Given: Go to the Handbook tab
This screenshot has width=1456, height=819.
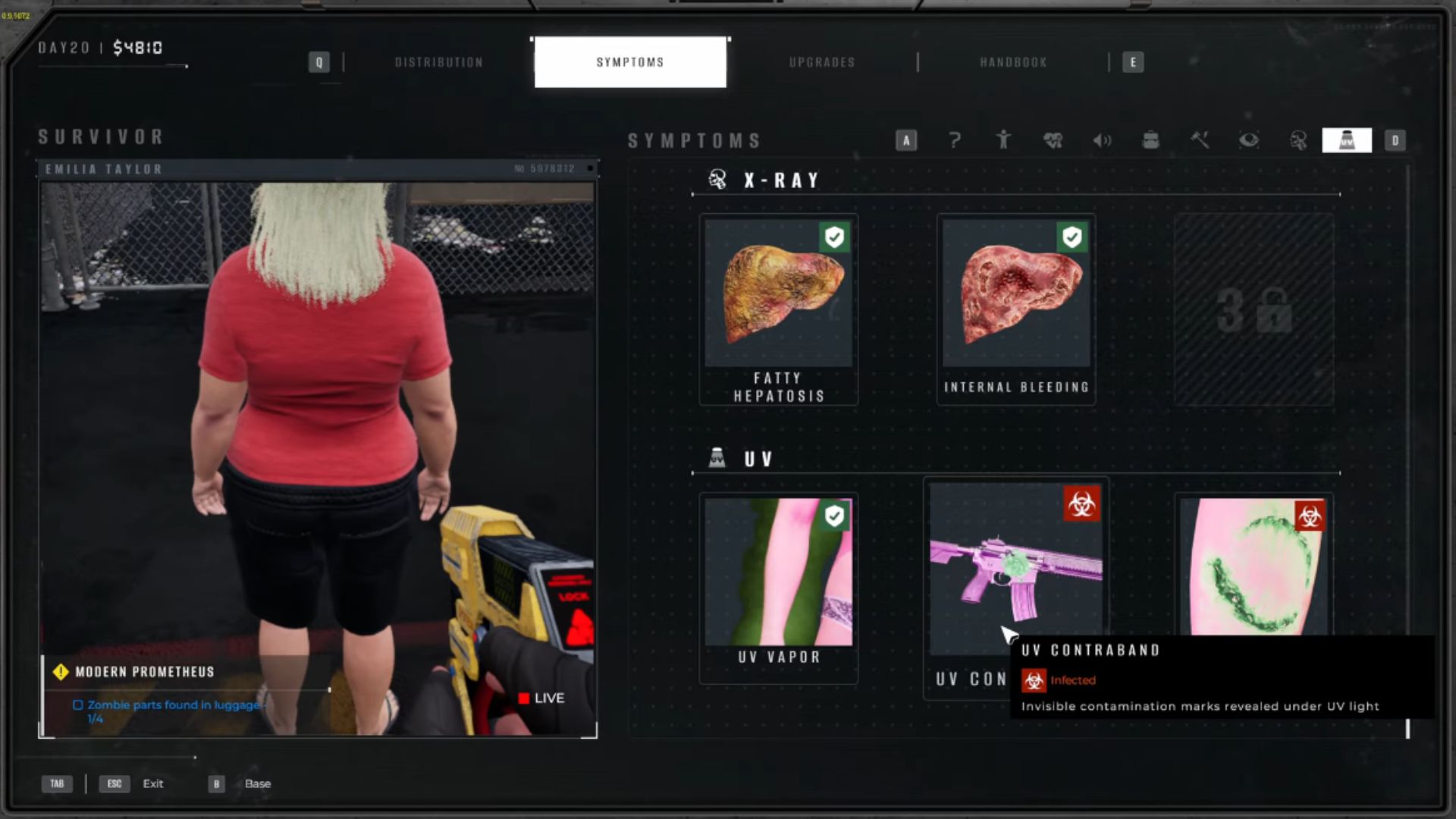Looking at the screenshot, I should point(1013,62).
